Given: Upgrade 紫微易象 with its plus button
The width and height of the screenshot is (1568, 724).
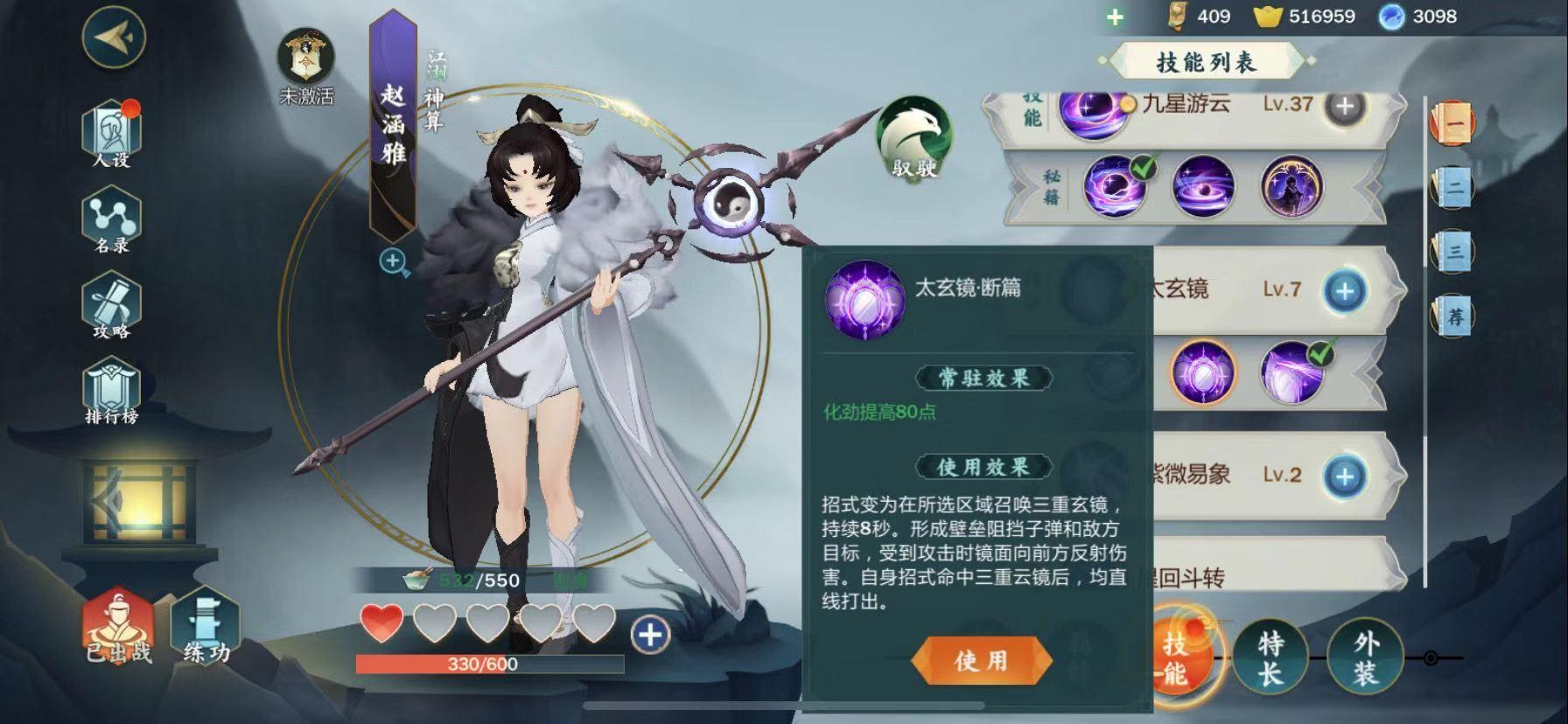Looking at the screenshot, I should [1345, 476].
